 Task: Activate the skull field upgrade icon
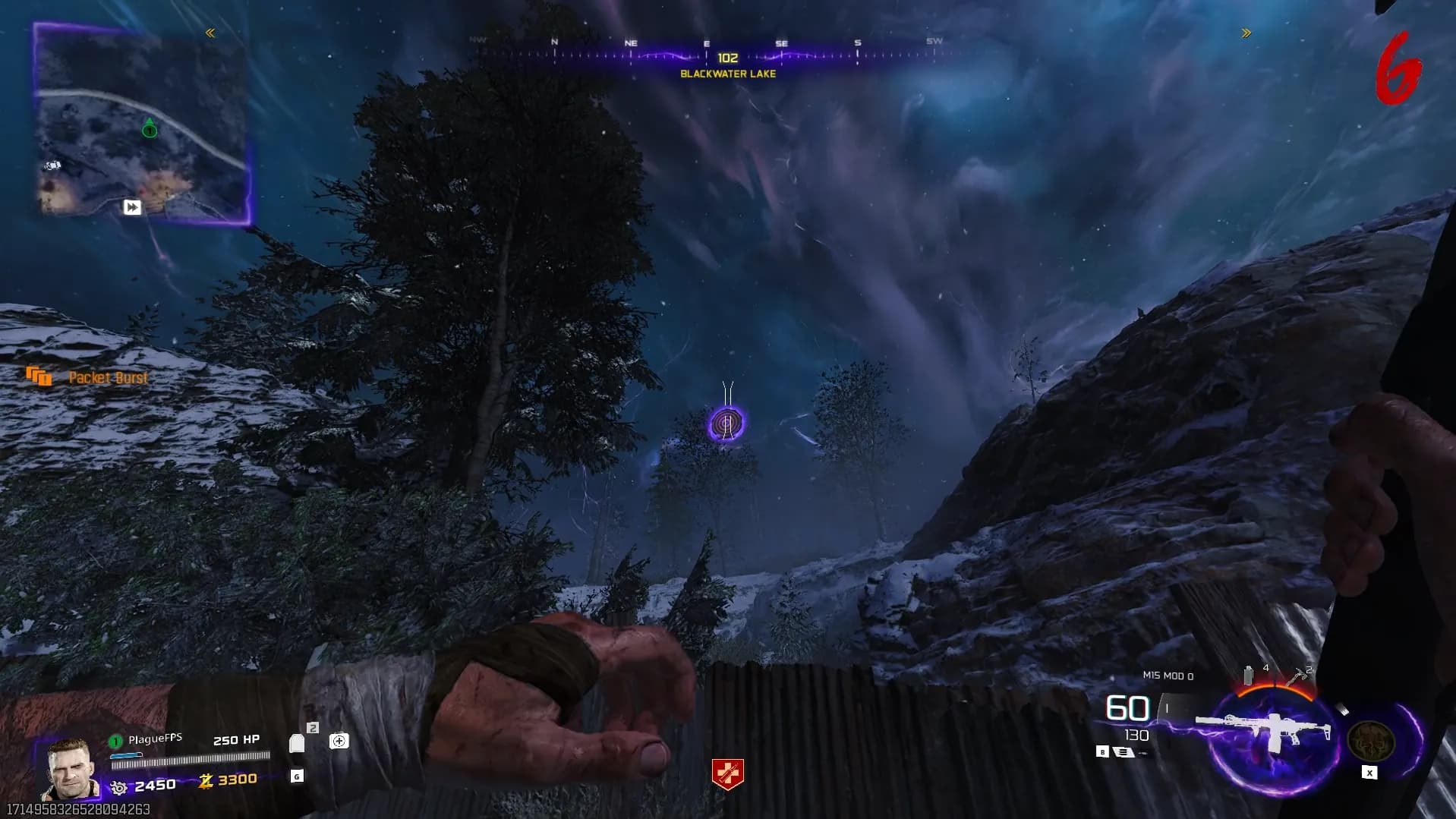click(1370, 741)
